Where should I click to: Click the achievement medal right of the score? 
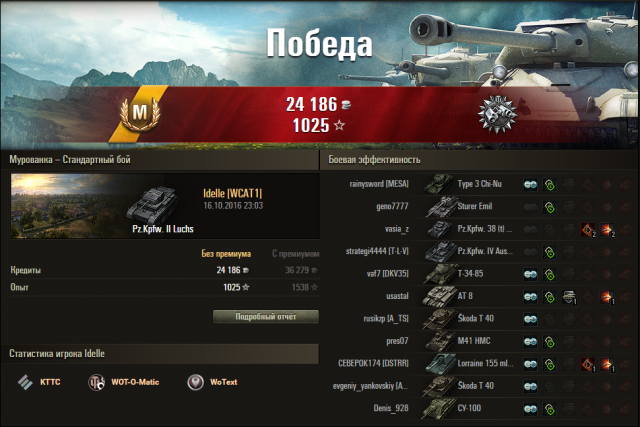click(x=496, y=115)
